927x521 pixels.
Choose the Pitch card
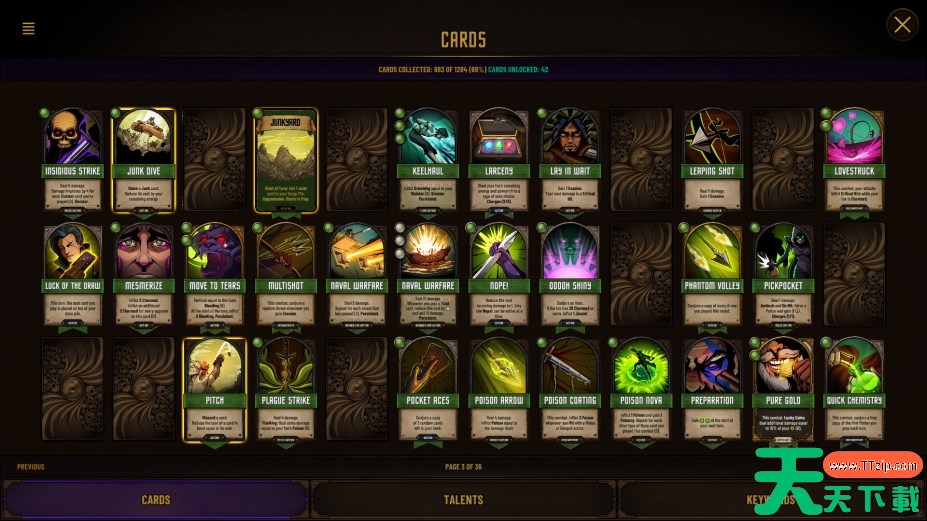215,390
